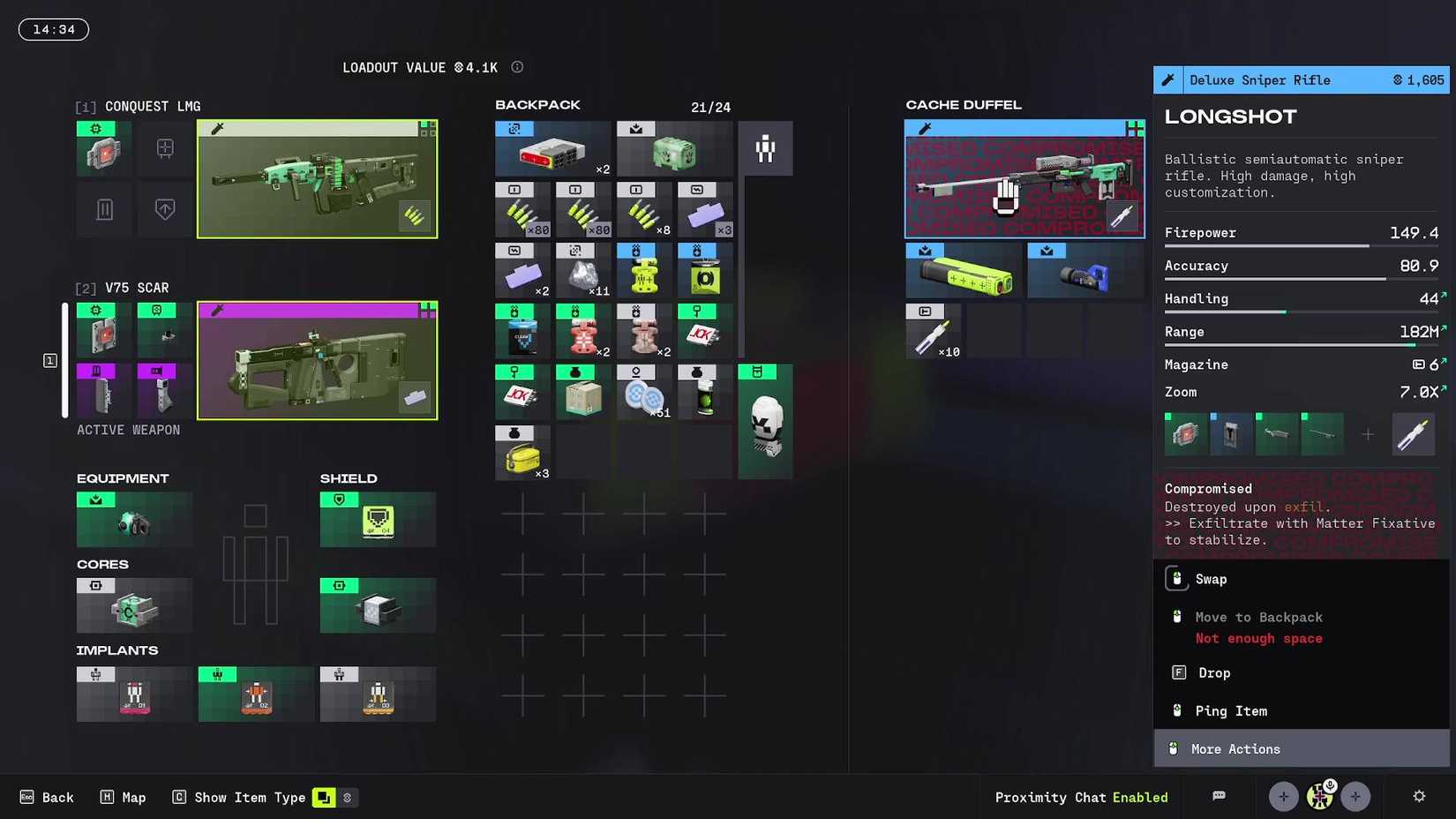The image size is (1456, 819).
Task: Choose Drop from the sniper rifle actions
Action: (1213, 672)
